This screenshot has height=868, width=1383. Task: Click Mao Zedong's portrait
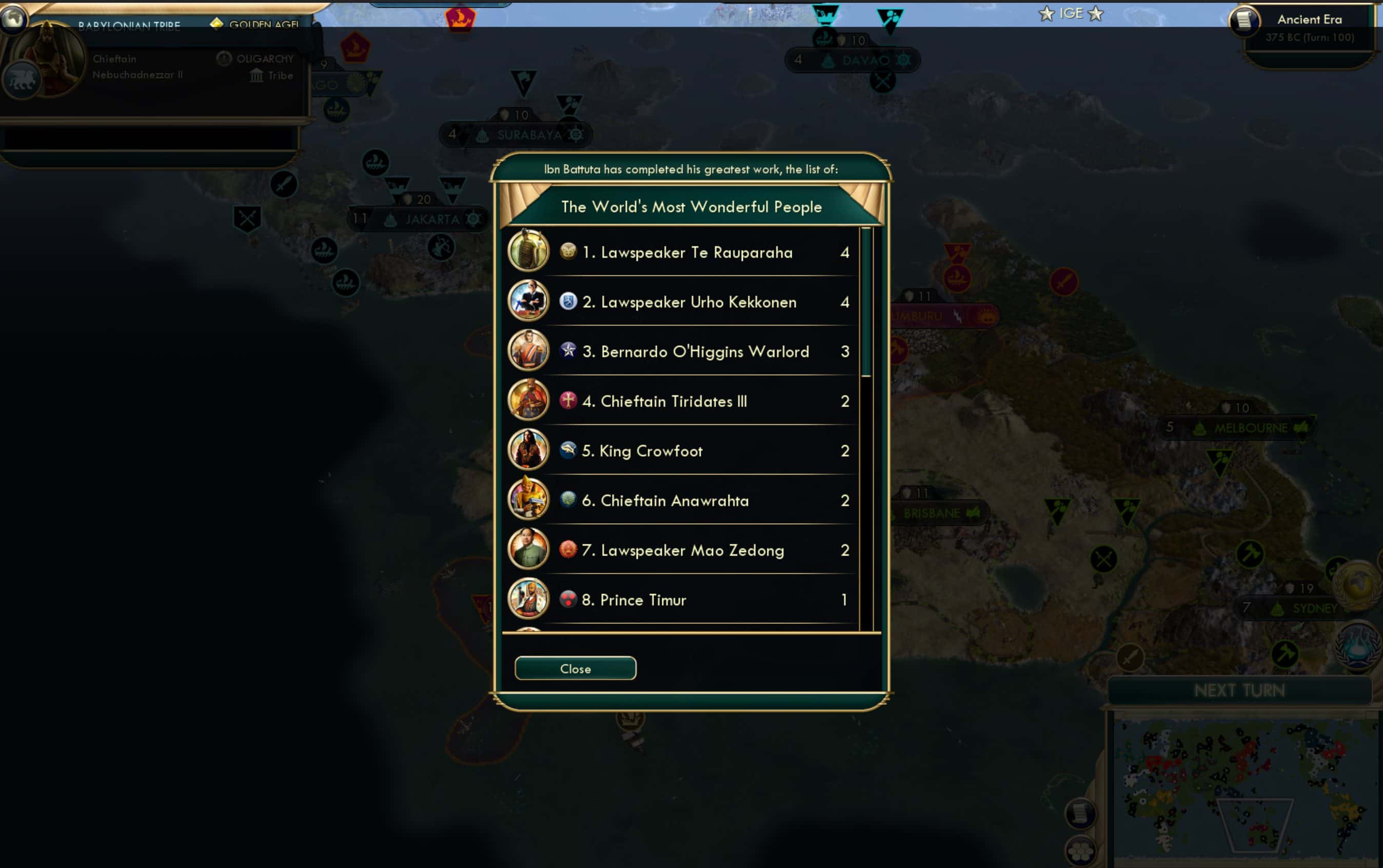[x=529, y=549]
